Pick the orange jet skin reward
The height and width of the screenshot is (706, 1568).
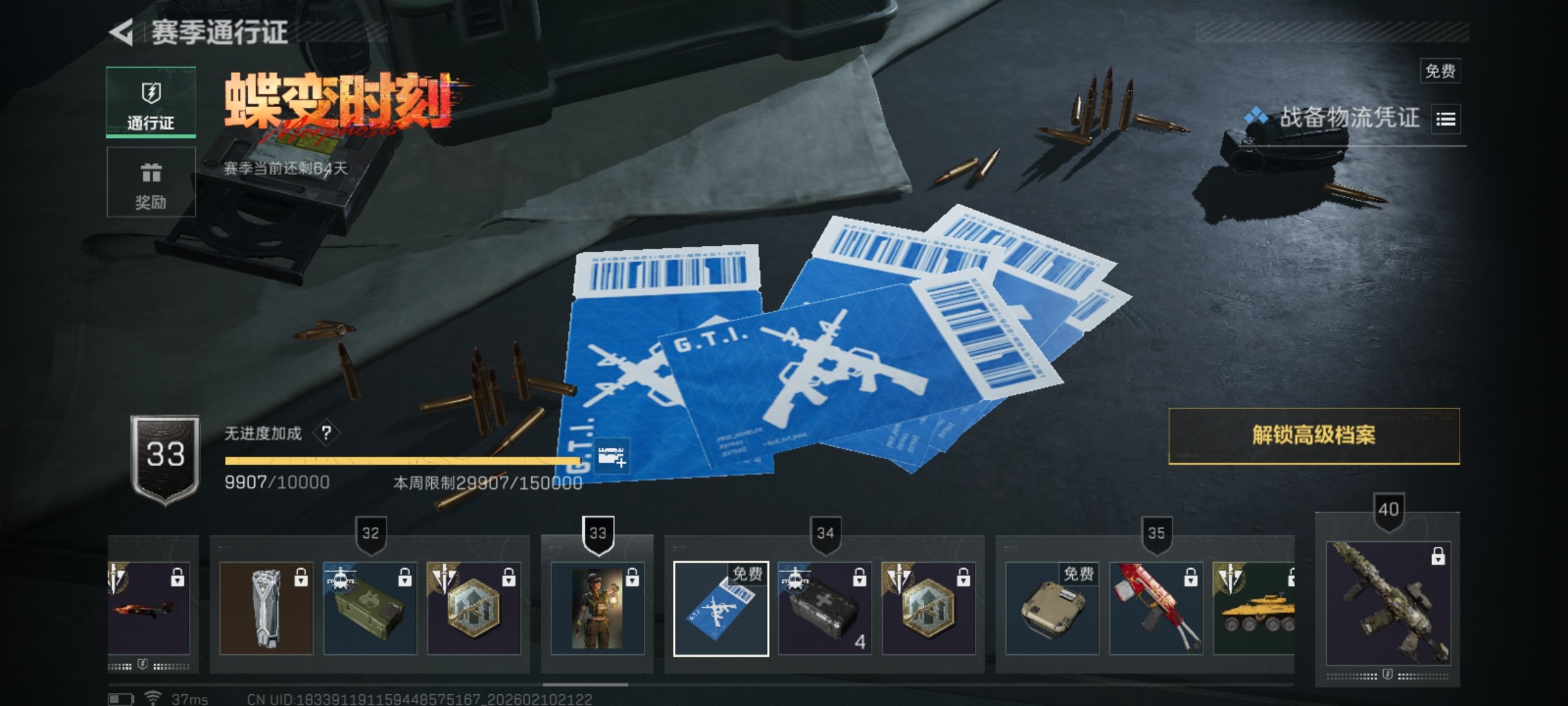[x=150, y=609]
